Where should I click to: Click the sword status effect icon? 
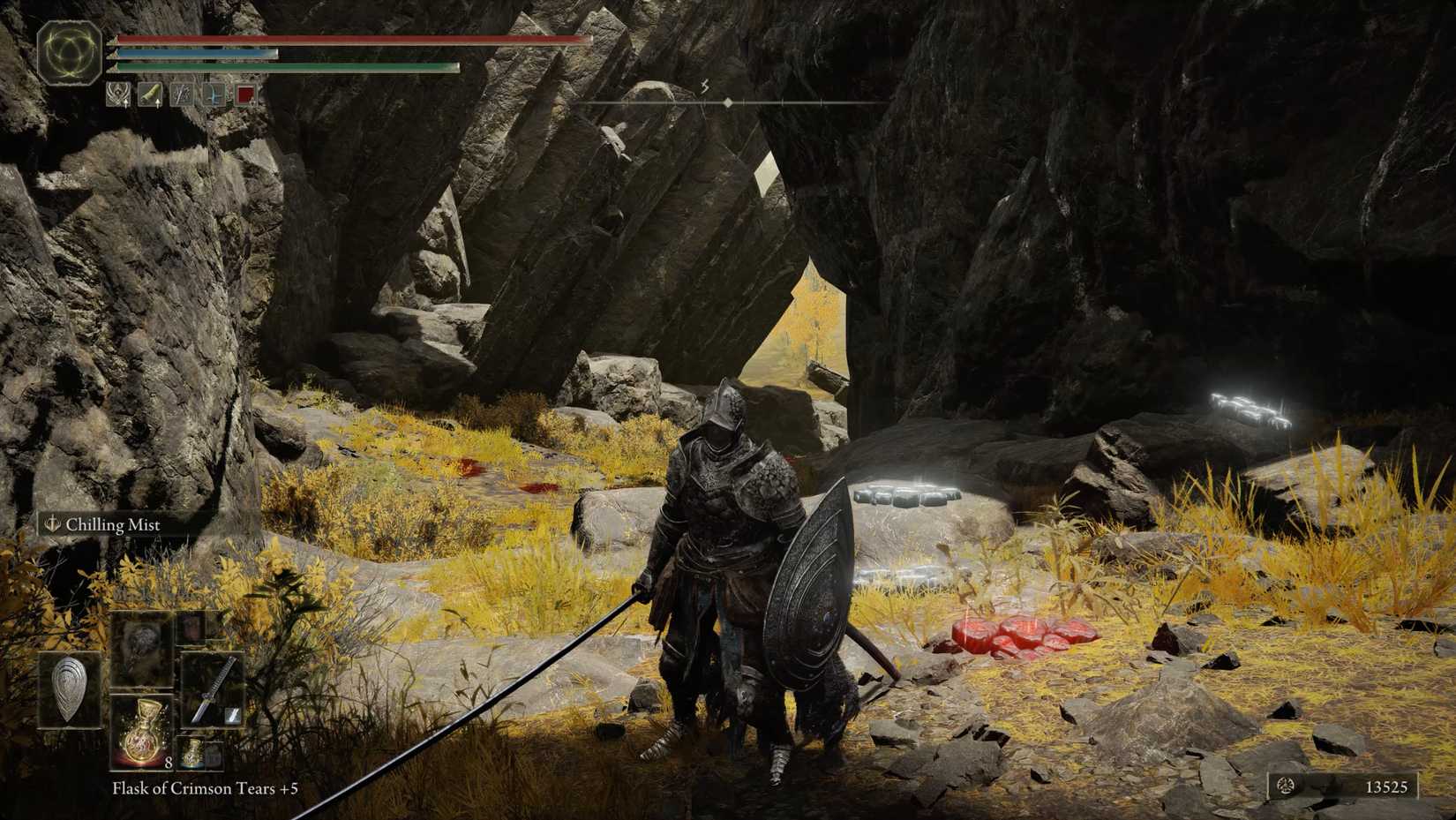click(182, 94)
